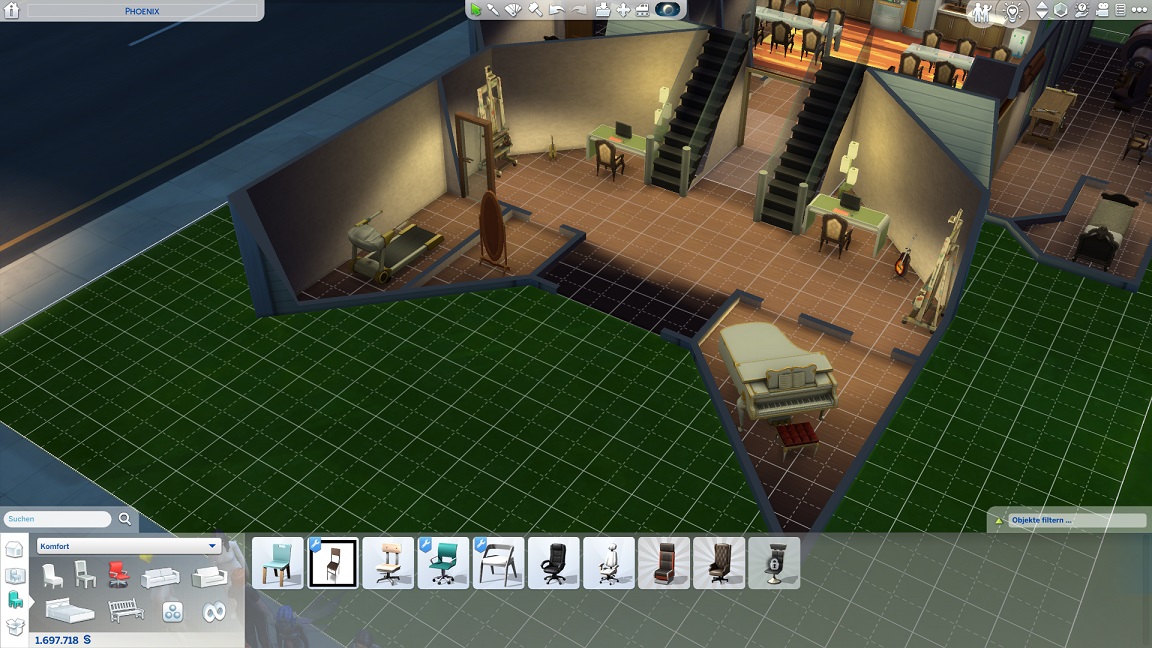Select the locked chair with padlock
1152x648 pixels.
(x=774, y=563)
